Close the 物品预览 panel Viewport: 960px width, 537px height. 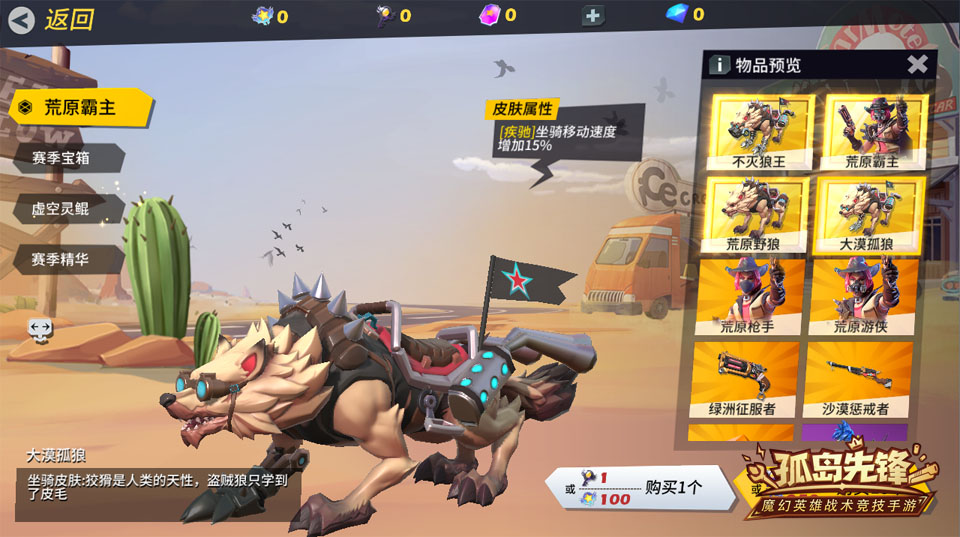pos(917,65)
